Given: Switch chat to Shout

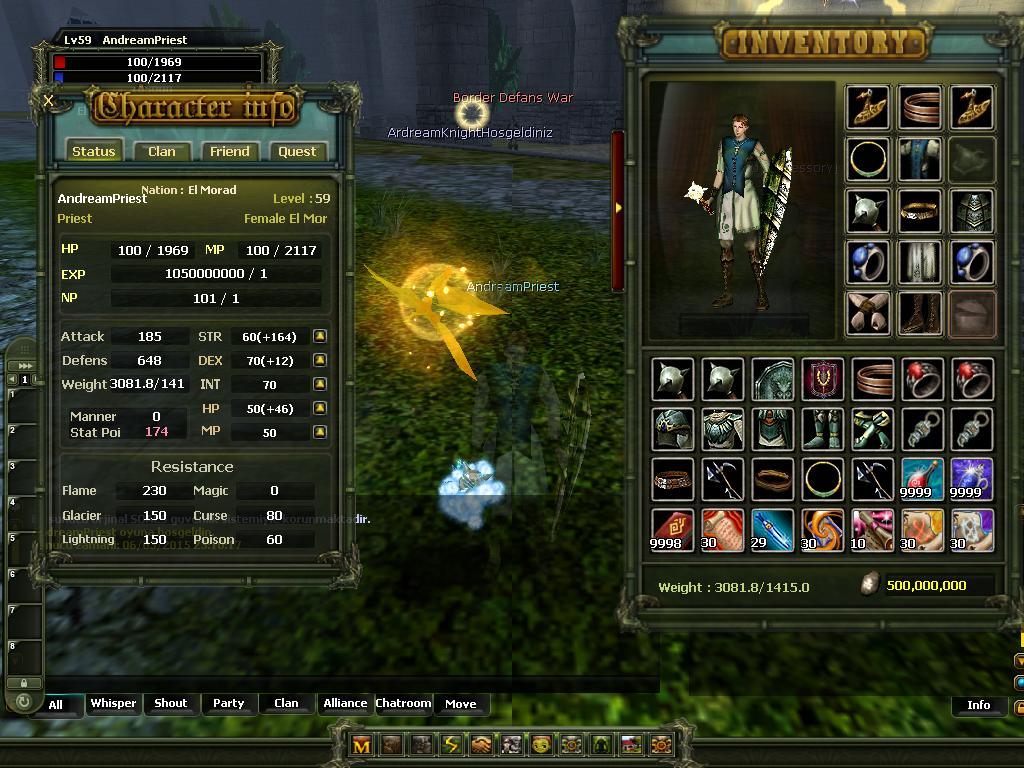Looking at the screenshot, I should (x=170, y=704).
